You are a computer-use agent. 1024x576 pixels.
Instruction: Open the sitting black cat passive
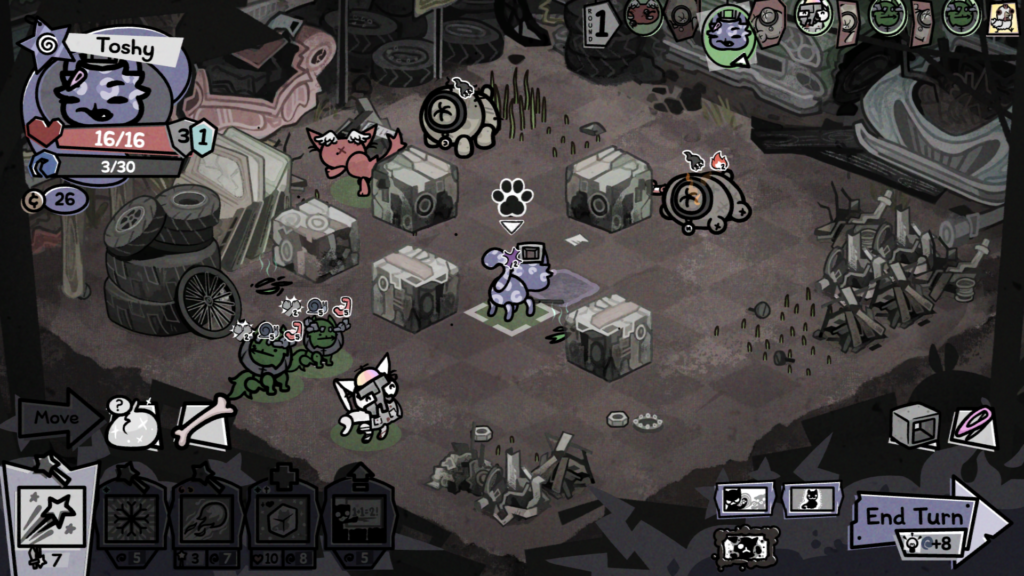coord(811,499)
